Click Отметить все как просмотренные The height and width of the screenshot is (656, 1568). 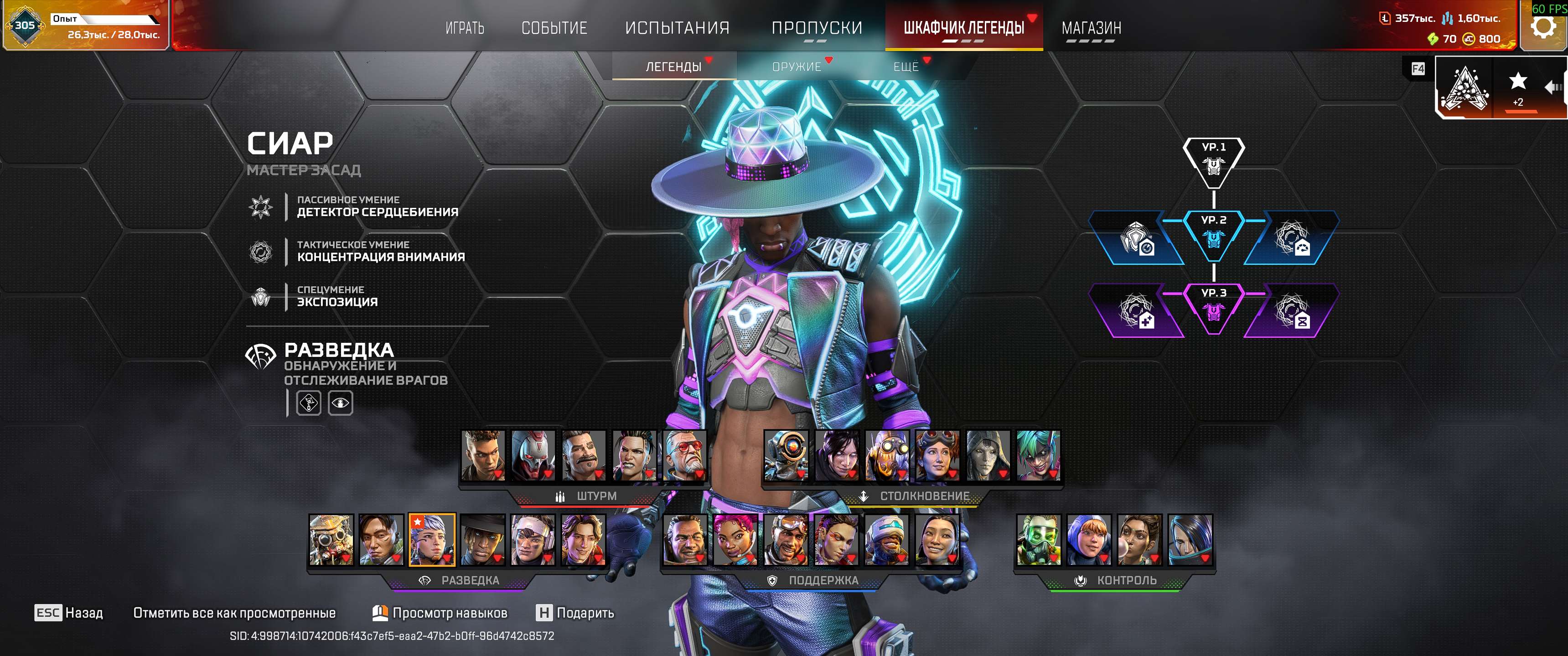pos(234,613)
